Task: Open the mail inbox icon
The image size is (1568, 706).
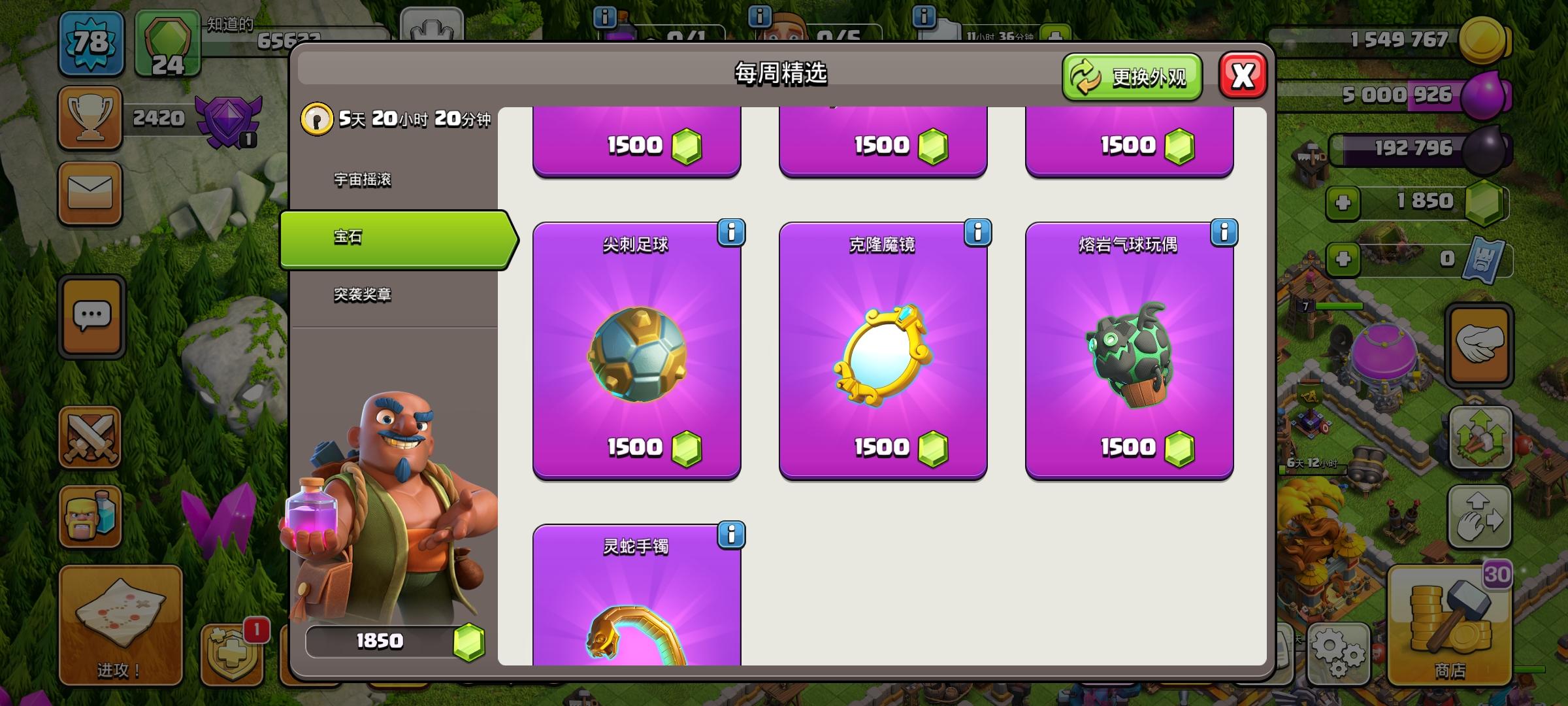Action: coord(90,192)
